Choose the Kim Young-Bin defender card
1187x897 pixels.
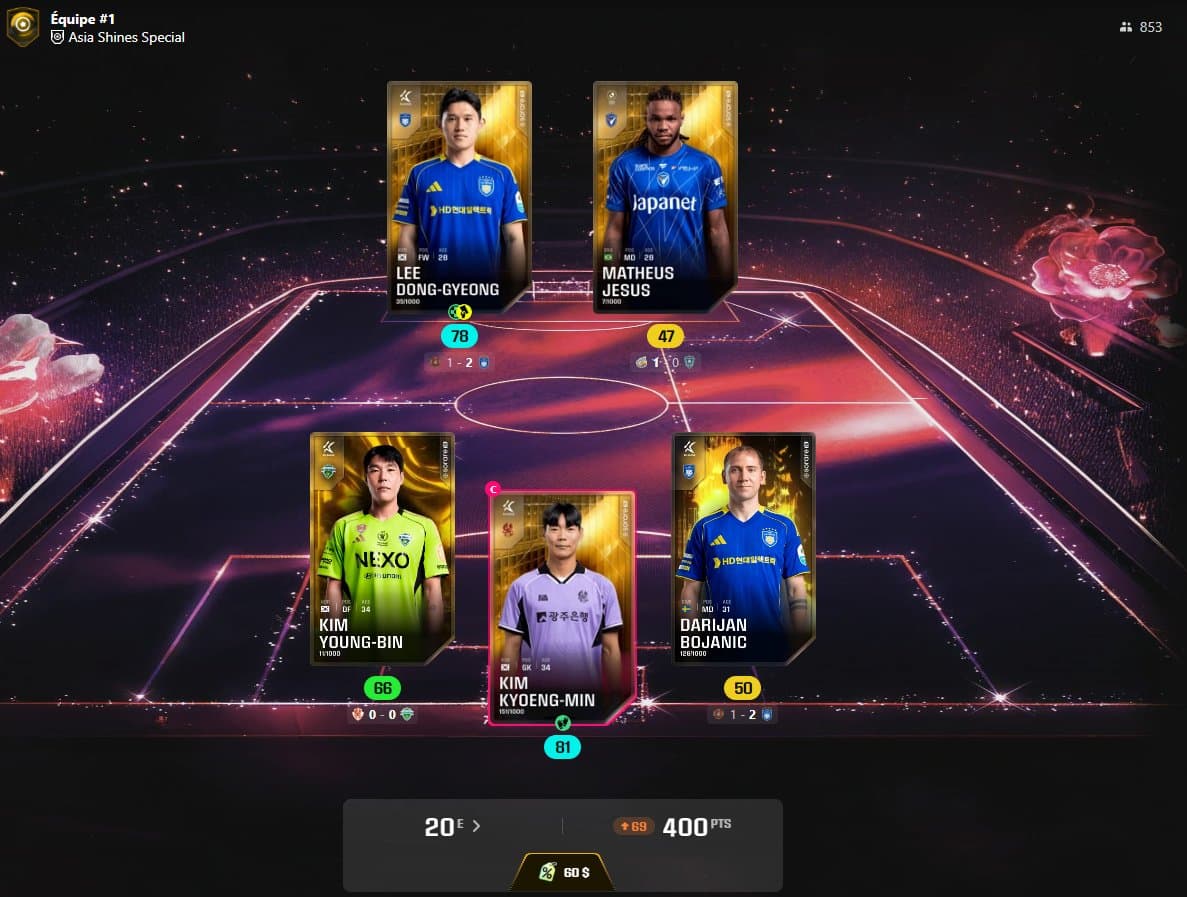(382, 548)
